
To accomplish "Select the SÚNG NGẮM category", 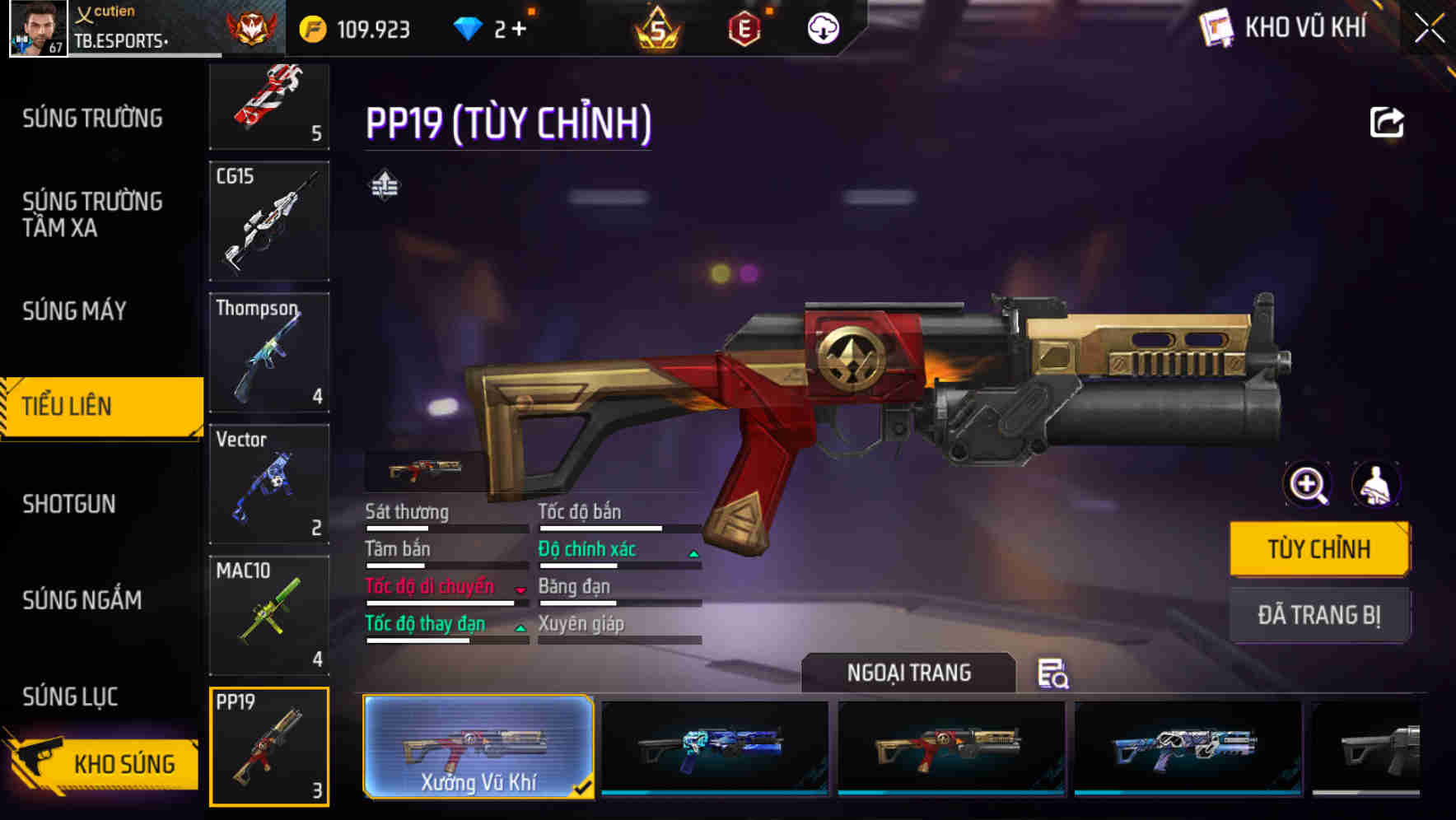I will (80, 600).
